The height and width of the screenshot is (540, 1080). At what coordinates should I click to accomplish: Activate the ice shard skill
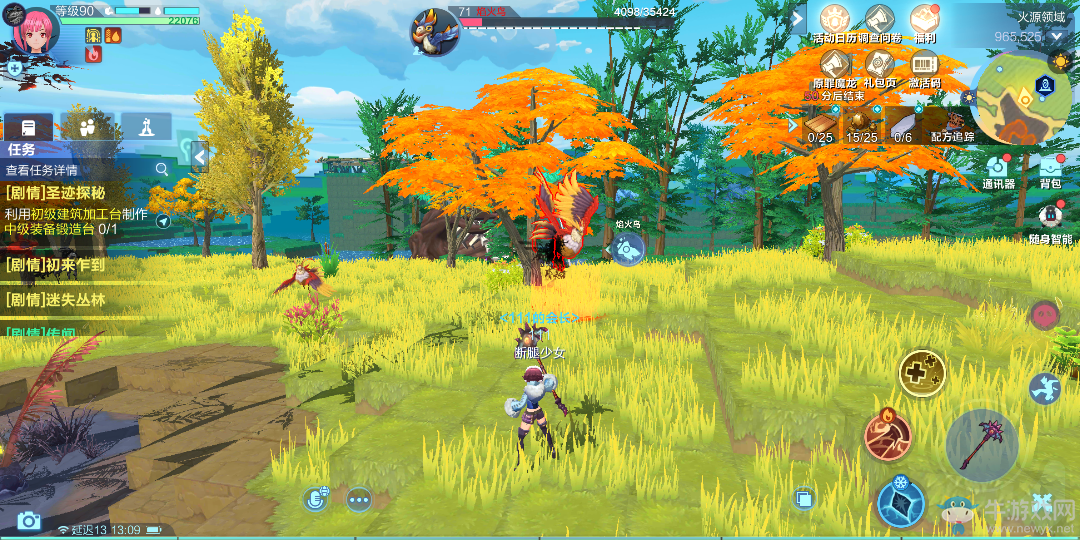pos(900,501)
